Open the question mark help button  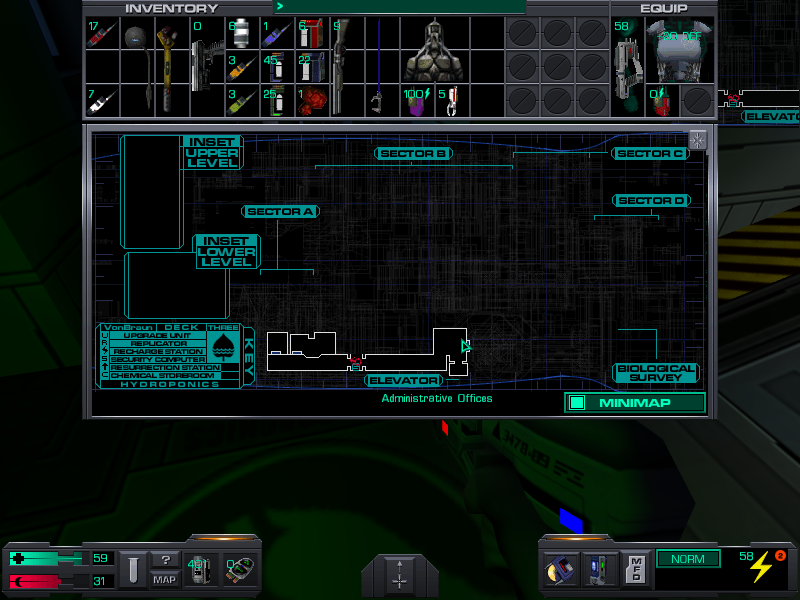[164, 561]
